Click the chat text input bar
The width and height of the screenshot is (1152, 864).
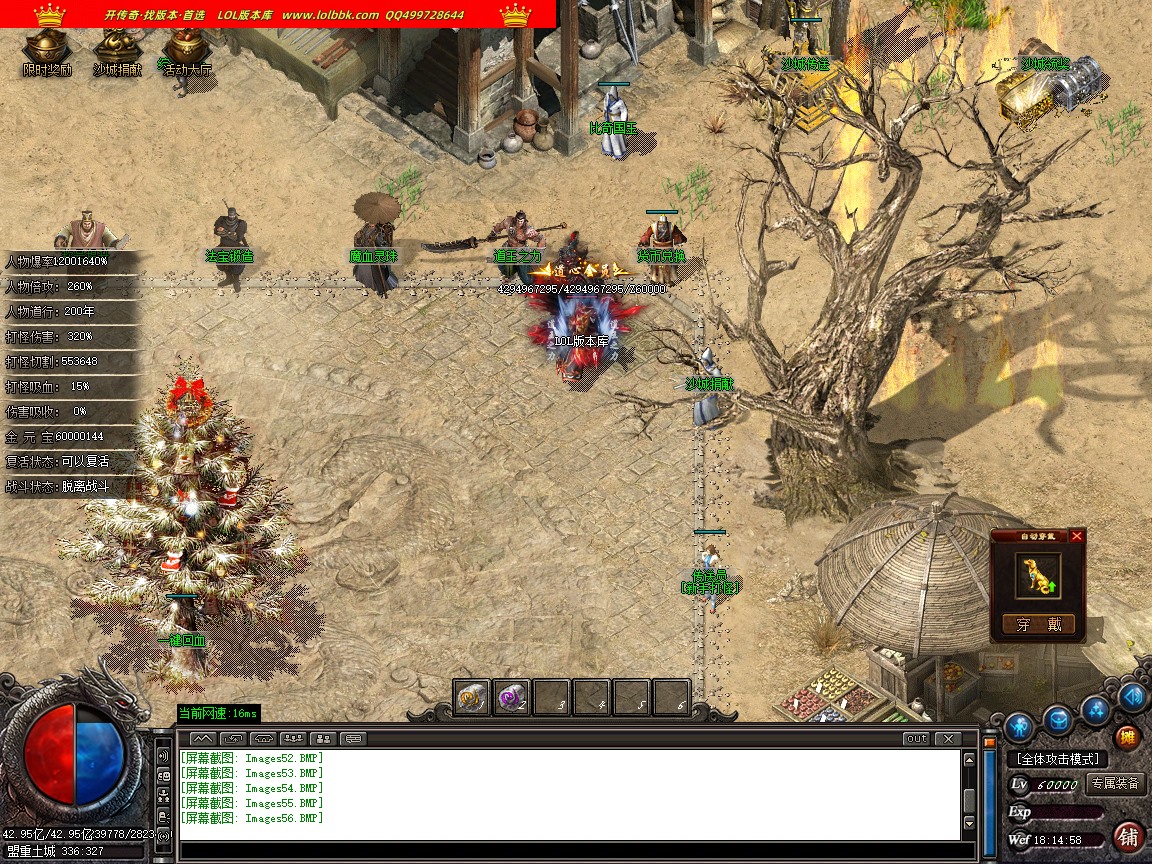[x=570, y=852]
